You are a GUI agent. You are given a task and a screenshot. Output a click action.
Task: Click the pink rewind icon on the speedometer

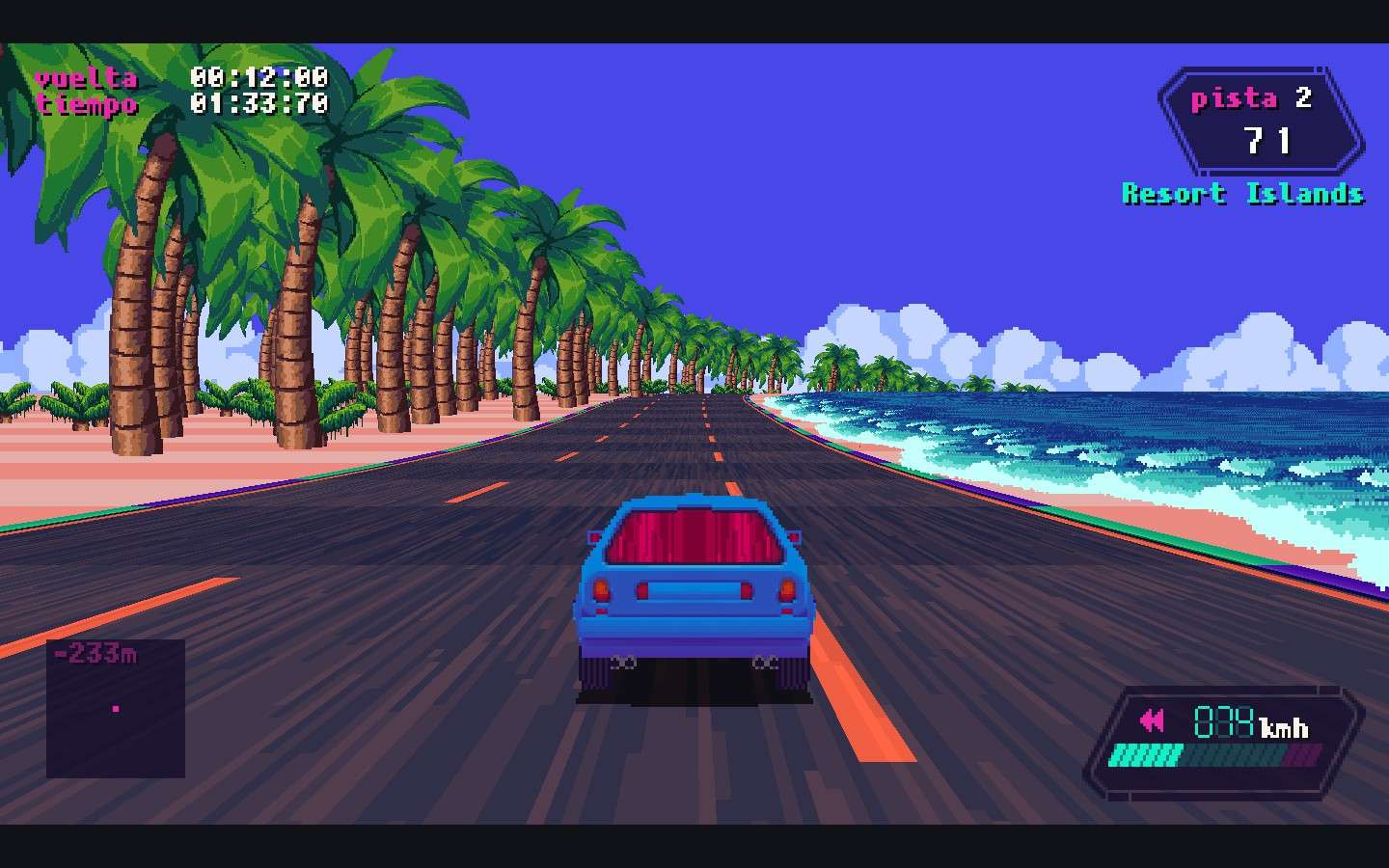tap(1152, 720)
